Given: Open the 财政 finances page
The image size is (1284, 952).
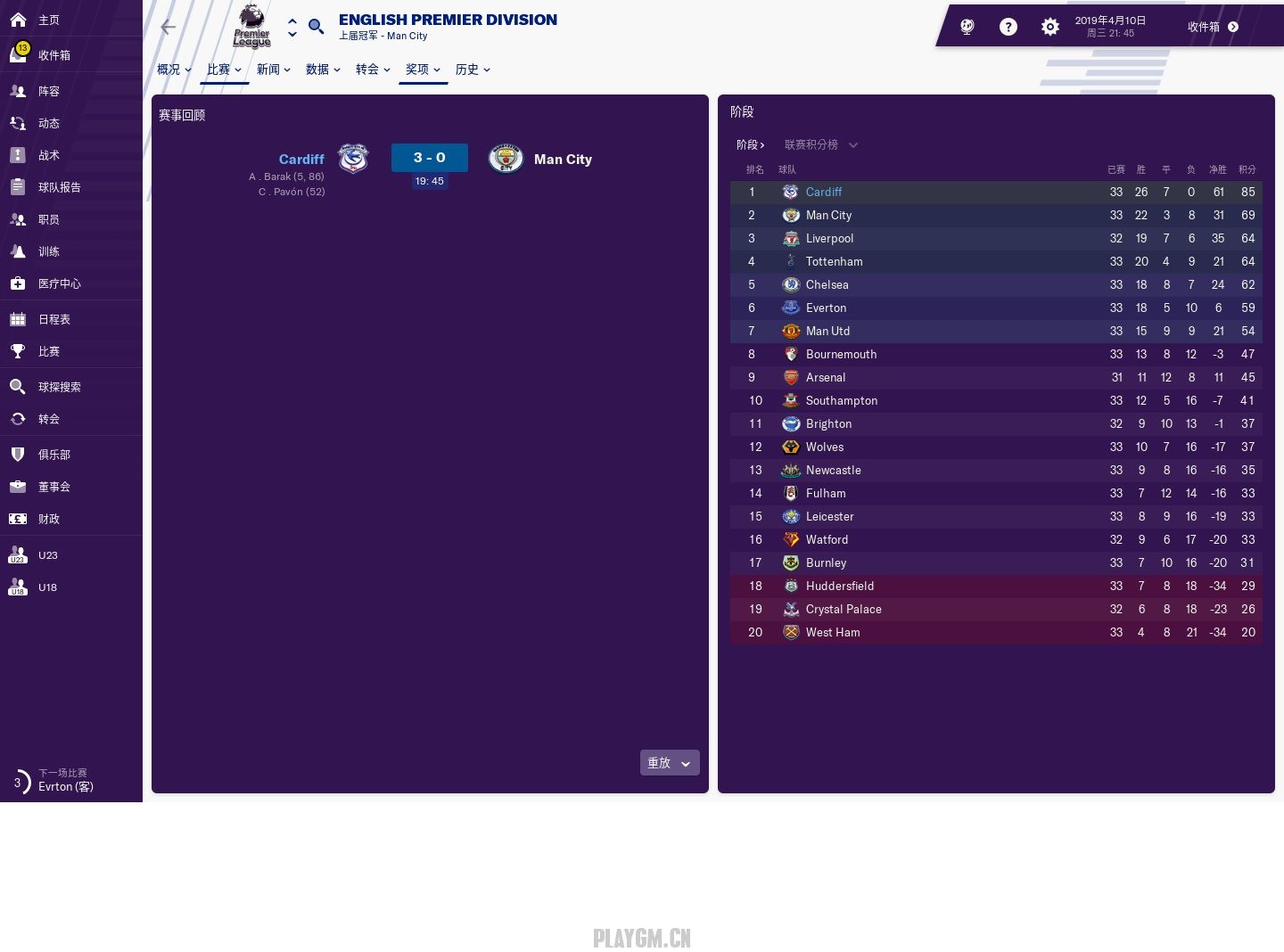Looking at the screenshot, I should pos(49,519).
